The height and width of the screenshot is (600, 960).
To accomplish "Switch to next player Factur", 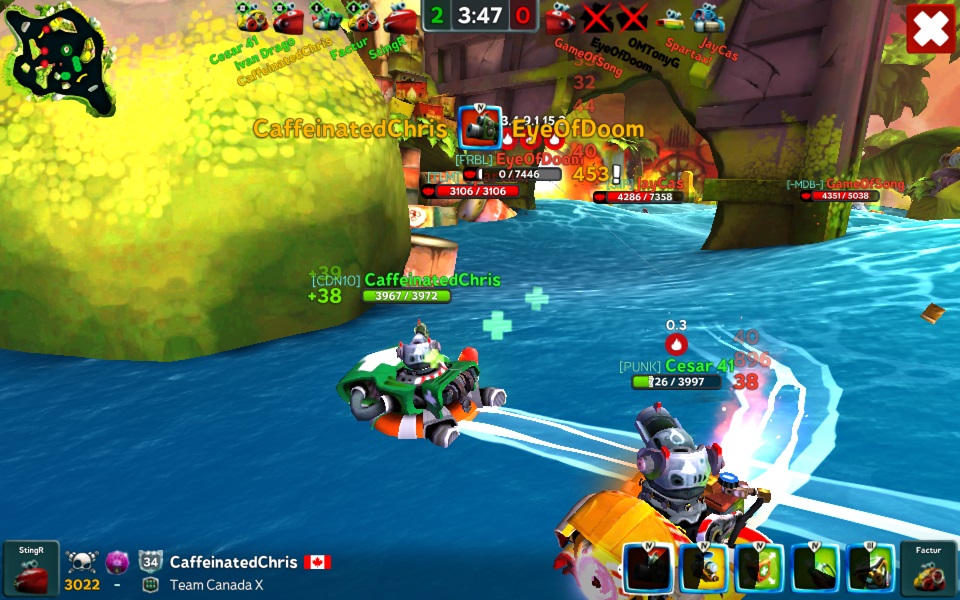I will 929,569.
